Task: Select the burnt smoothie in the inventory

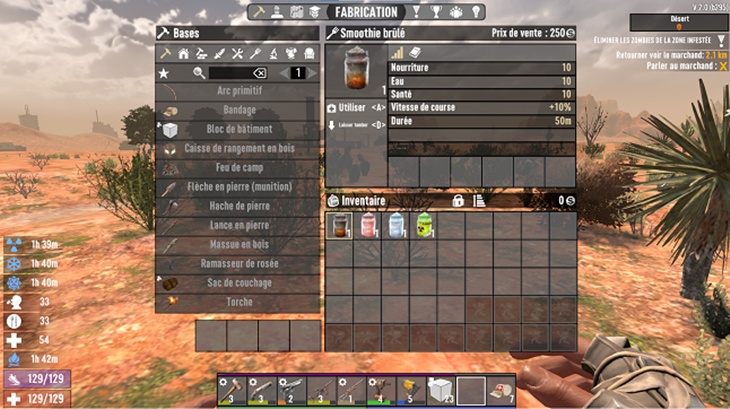Action: 340,225
